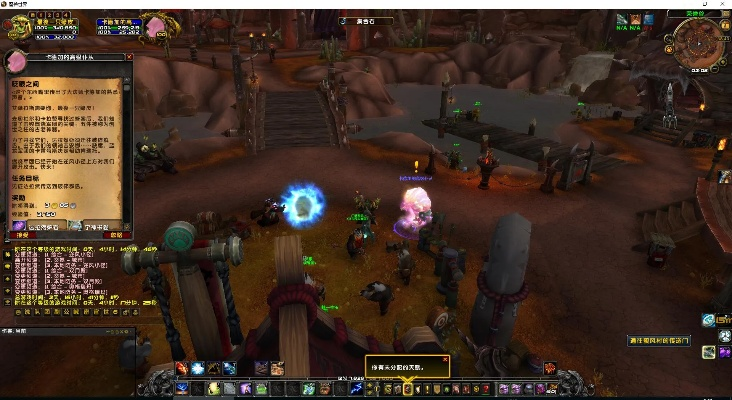Screen dimensions: 732x400
Task: Close the unspent talent points tooltip
Action: point(444,358)
